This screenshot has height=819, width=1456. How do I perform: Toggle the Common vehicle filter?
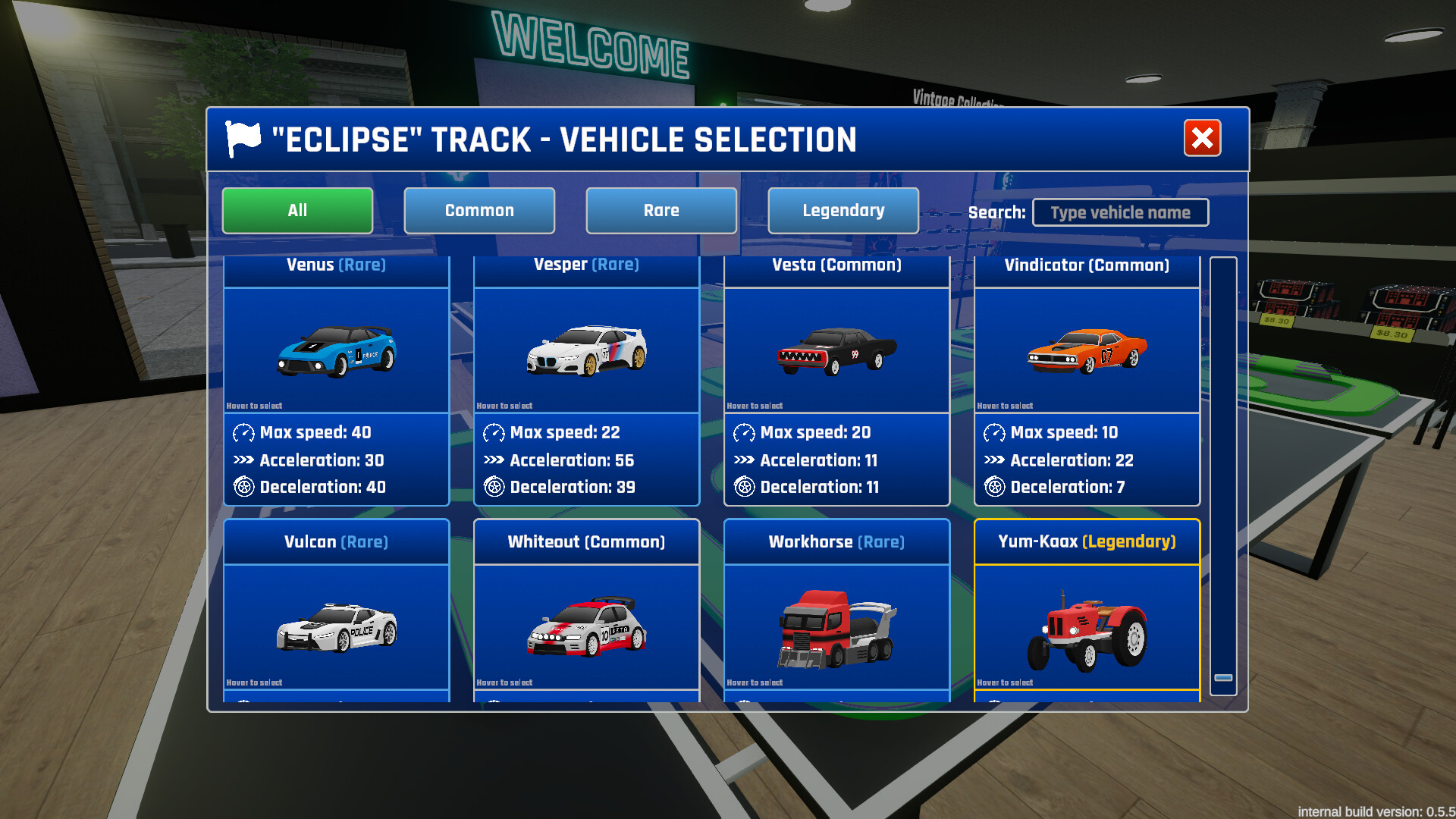pyautogui.click(x=479, y=211)
